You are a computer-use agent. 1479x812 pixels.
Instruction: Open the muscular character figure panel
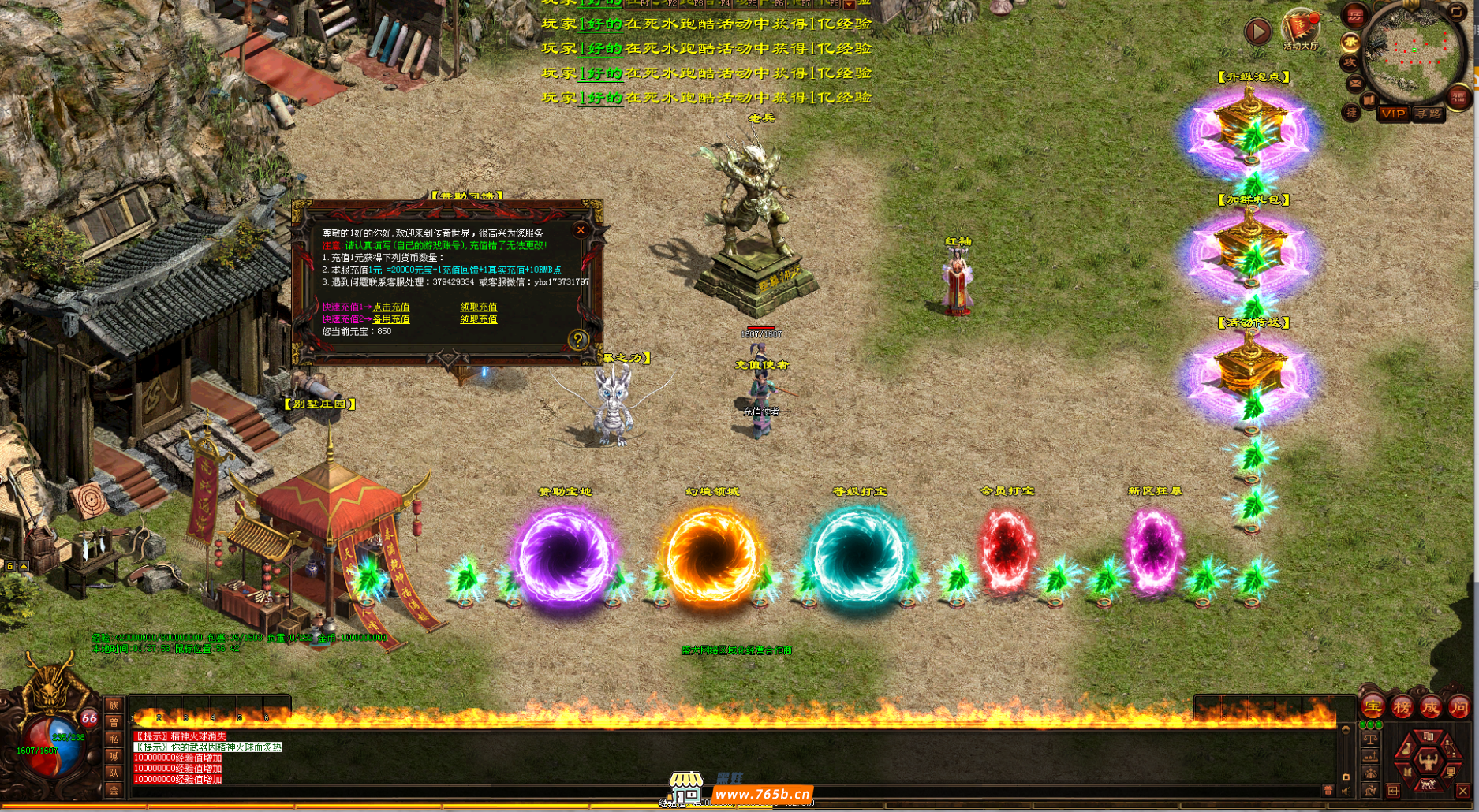pos(1428,760)
